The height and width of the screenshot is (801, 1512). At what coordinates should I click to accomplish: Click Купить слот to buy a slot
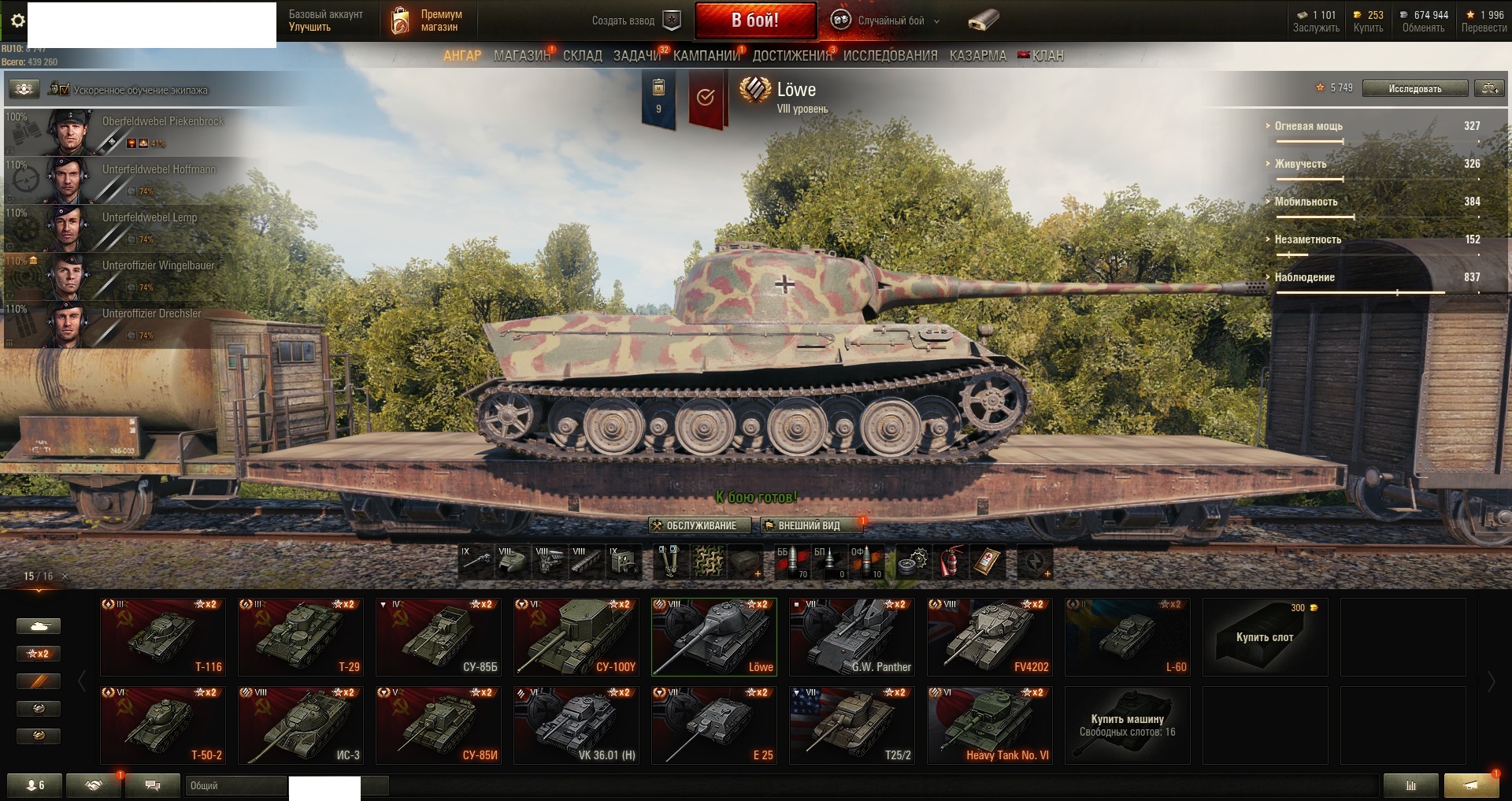pyautogui.click(x=1265, y=636)
